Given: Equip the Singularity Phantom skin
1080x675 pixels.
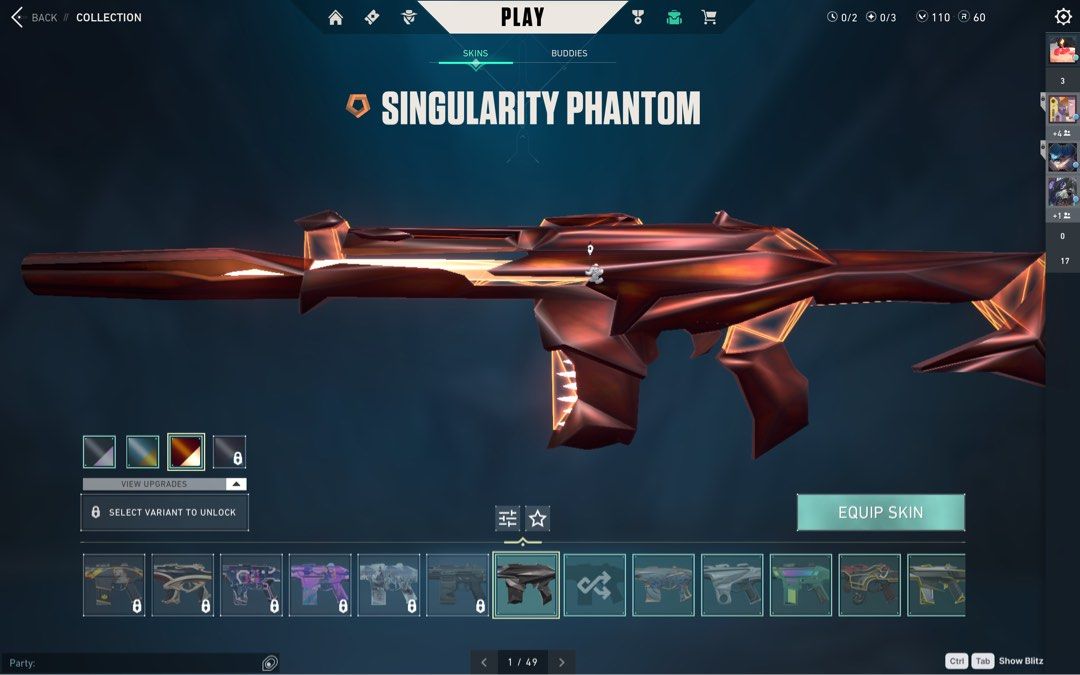Looking at the screenshot, I should pyautogui.click(x=880, y=512).
